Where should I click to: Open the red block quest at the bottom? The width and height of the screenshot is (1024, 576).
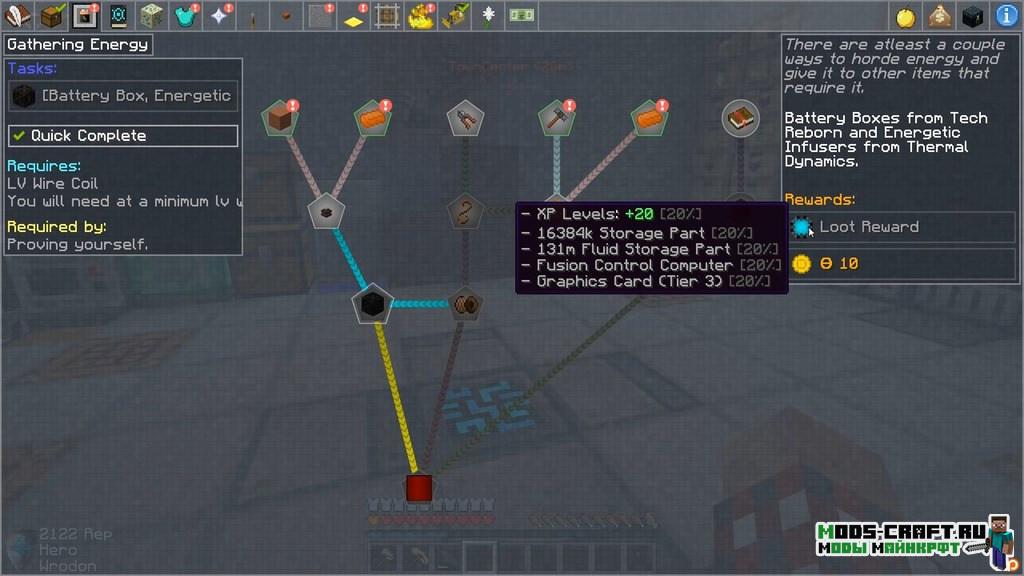click(x=419, y=488)
